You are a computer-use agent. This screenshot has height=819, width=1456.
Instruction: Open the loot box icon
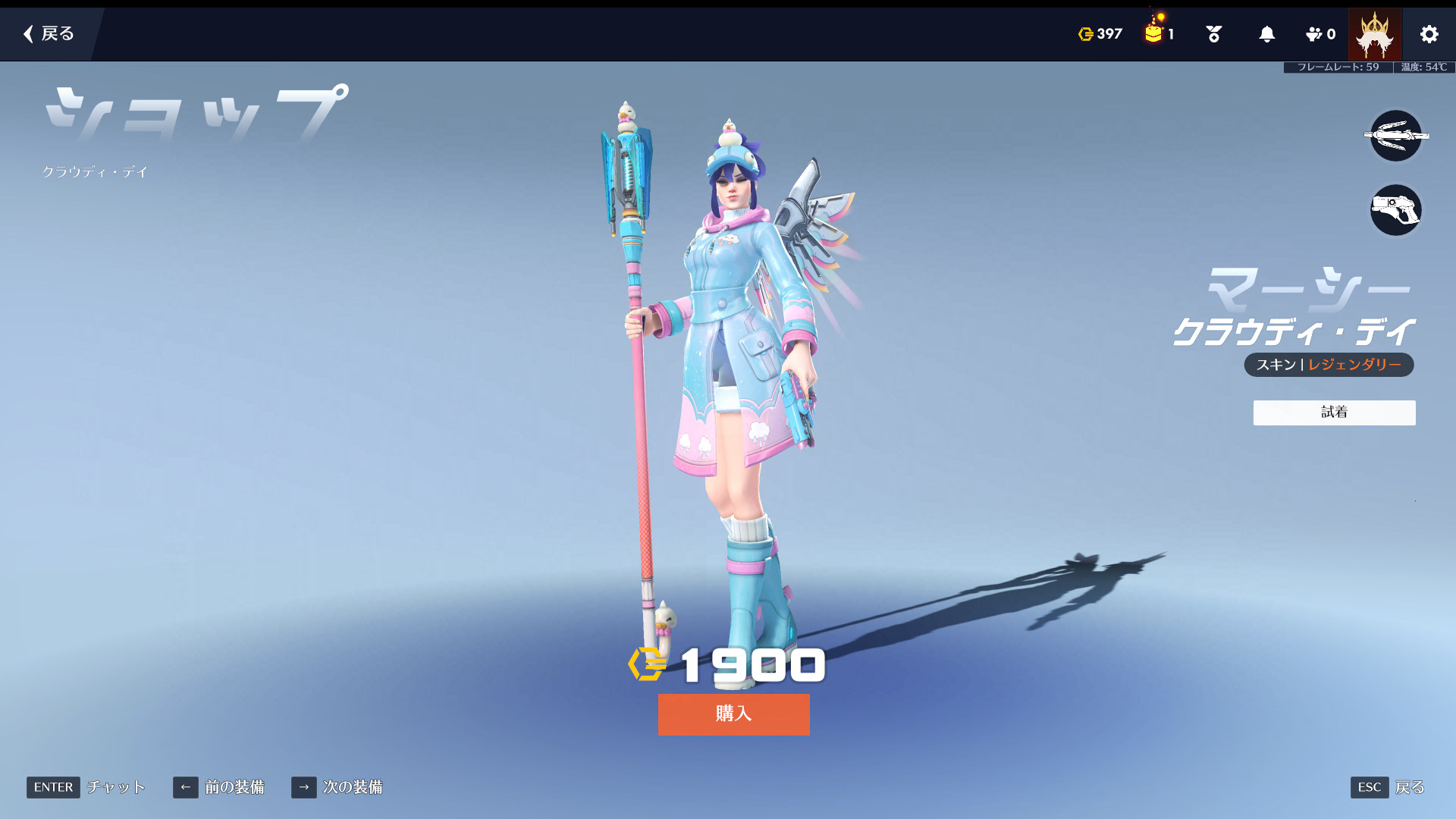1159,33
